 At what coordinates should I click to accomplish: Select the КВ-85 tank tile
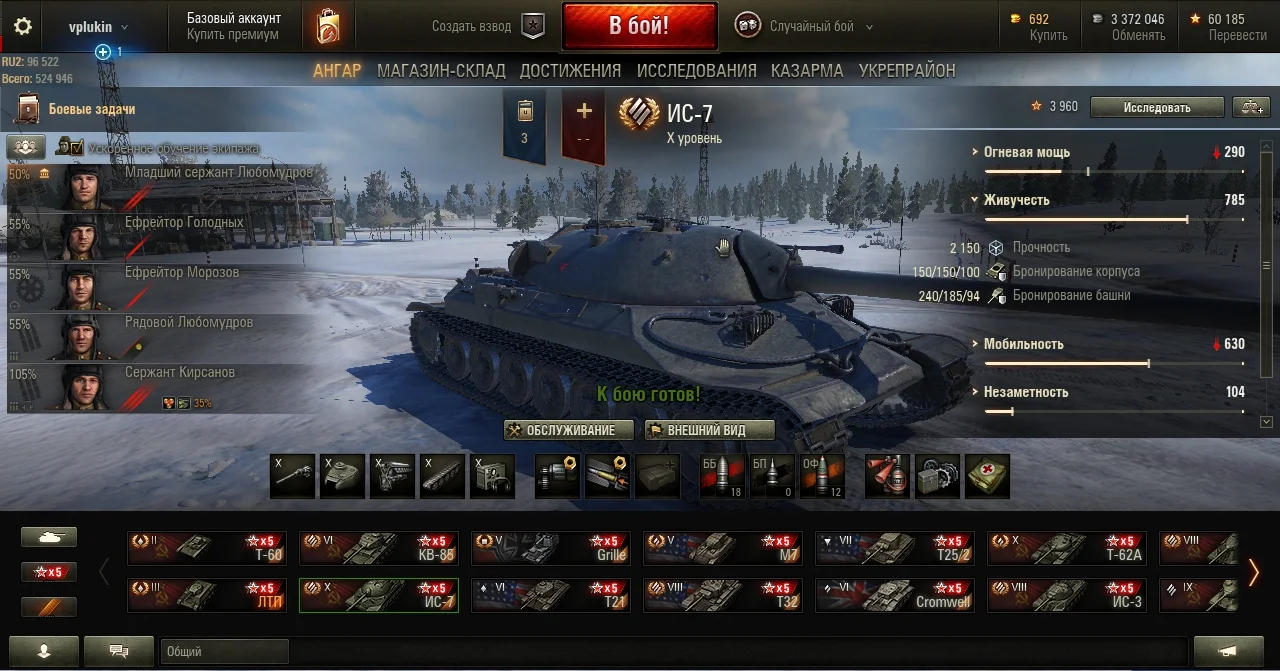point(378,548)
